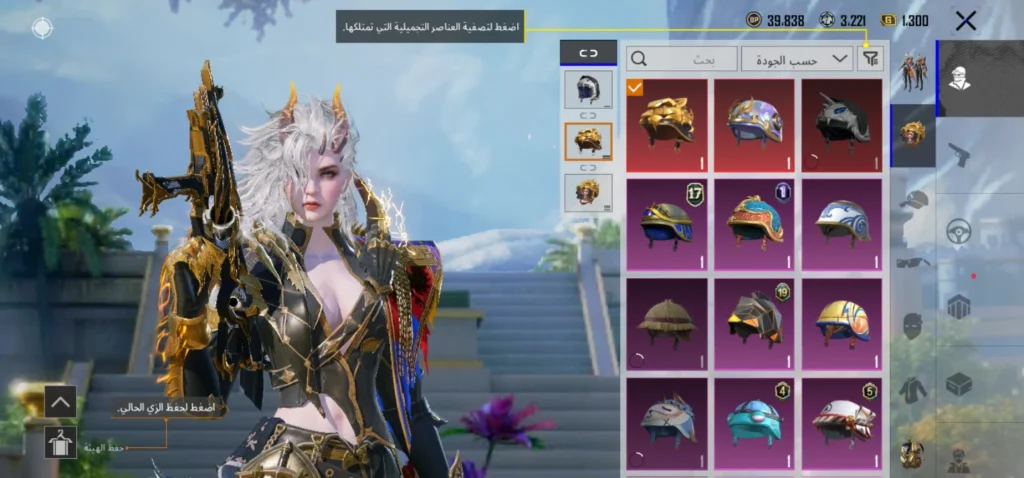
Task: Open the owned-items filter button
Action: [870, 59]
